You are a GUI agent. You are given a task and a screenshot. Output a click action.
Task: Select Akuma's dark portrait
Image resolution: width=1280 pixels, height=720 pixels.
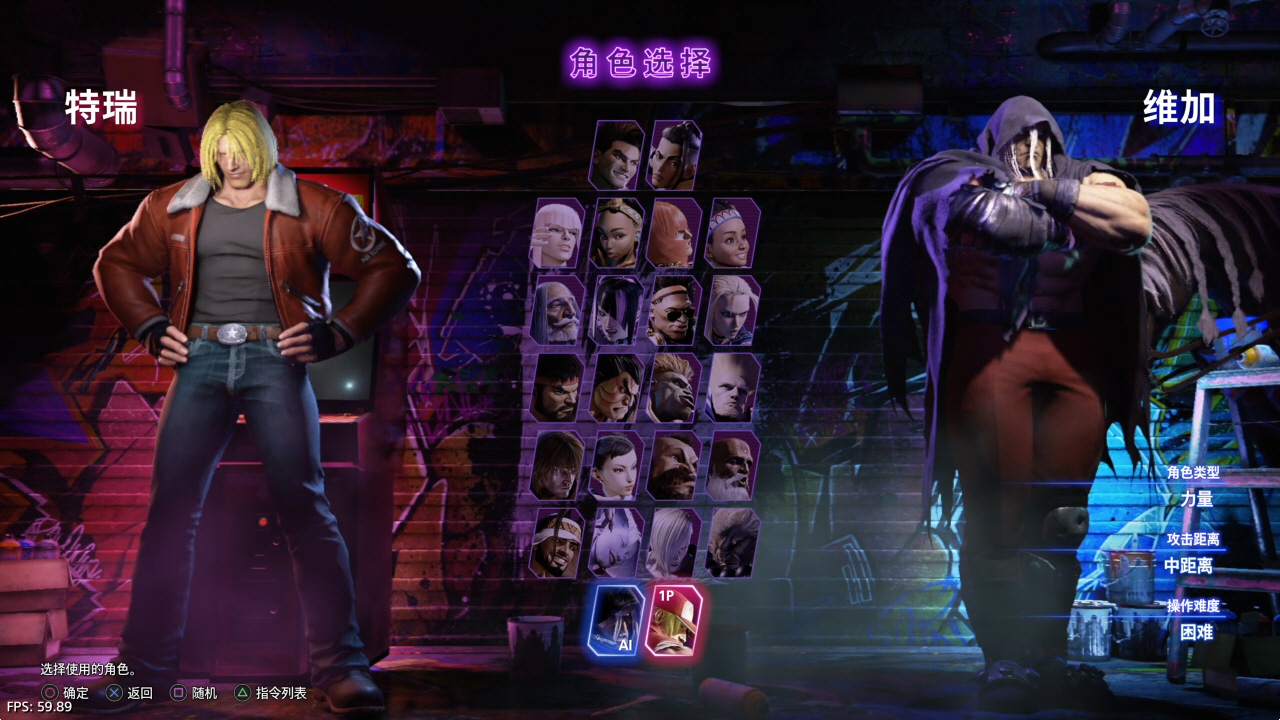point(732,543)
